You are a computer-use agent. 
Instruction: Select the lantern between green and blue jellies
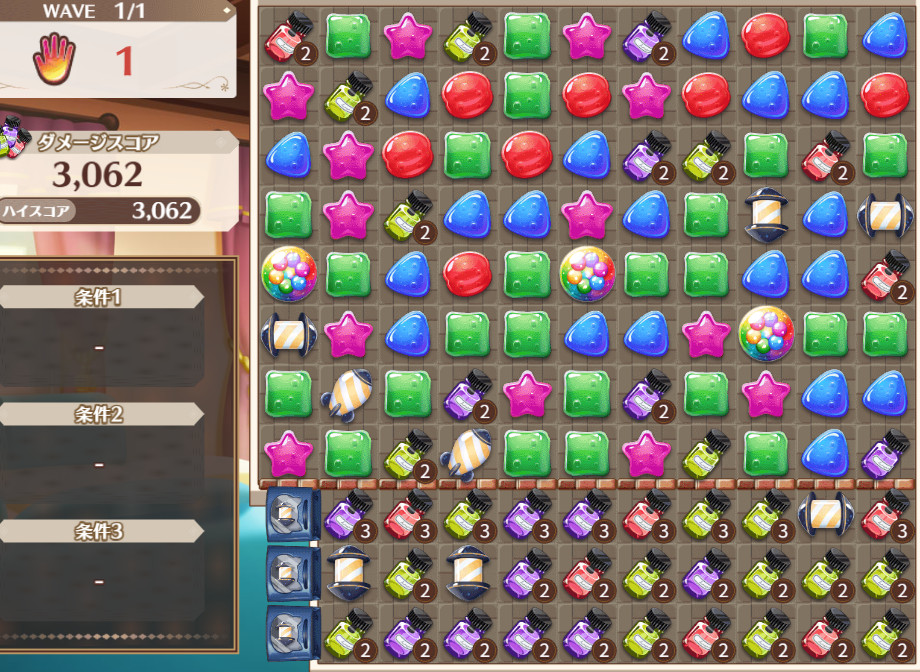pyautogui.click(x=766, y=213)
